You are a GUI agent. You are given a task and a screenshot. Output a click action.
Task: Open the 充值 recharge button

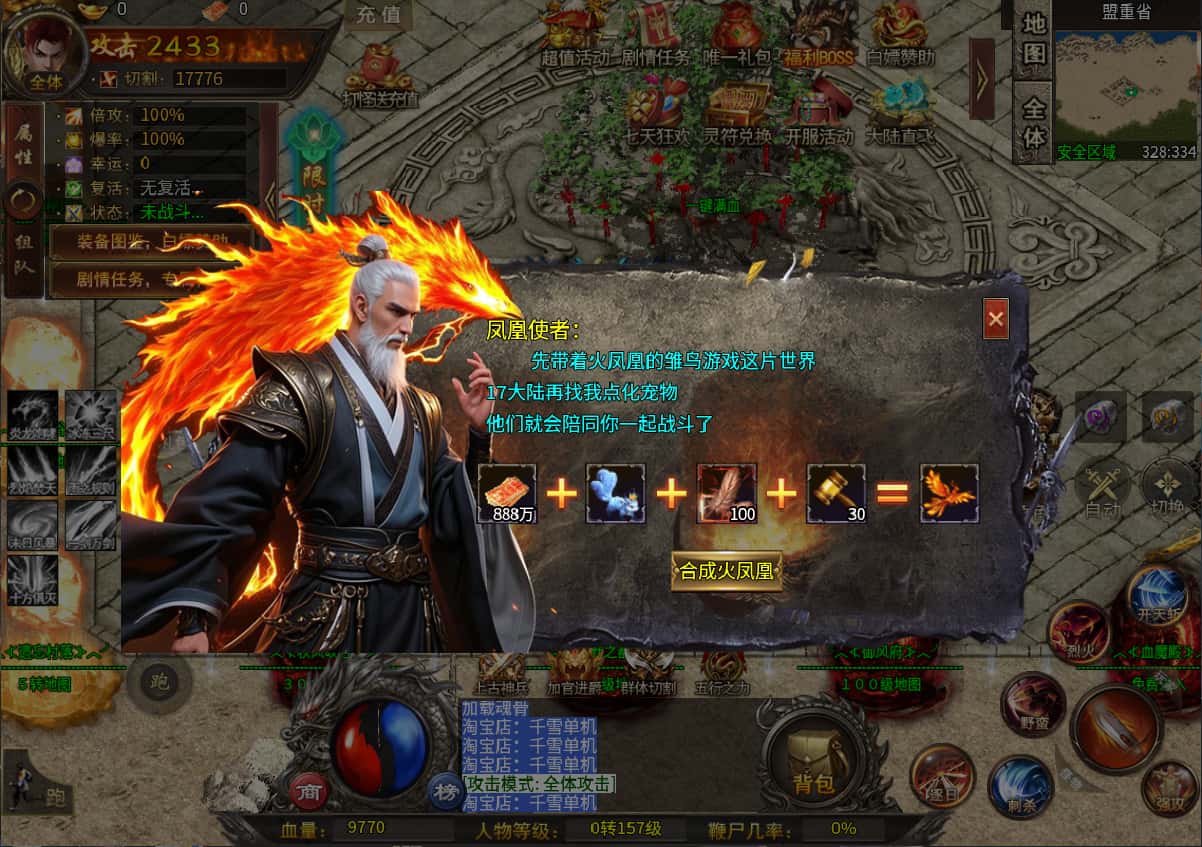coord(378,14)
